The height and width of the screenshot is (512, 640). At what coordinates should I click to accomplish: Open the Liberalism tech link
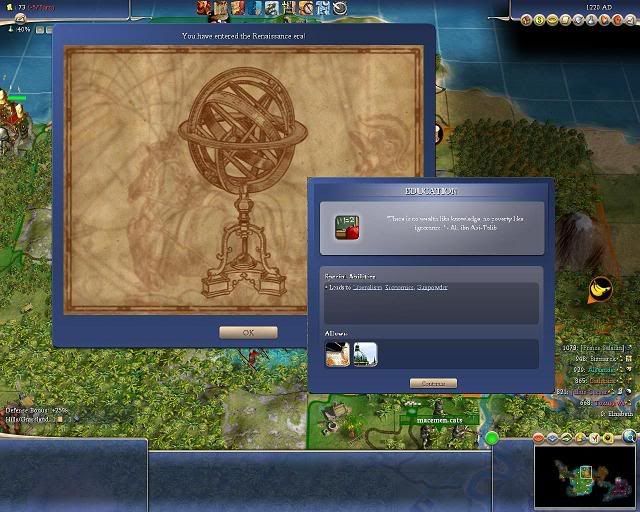click(x=367, y=287)
